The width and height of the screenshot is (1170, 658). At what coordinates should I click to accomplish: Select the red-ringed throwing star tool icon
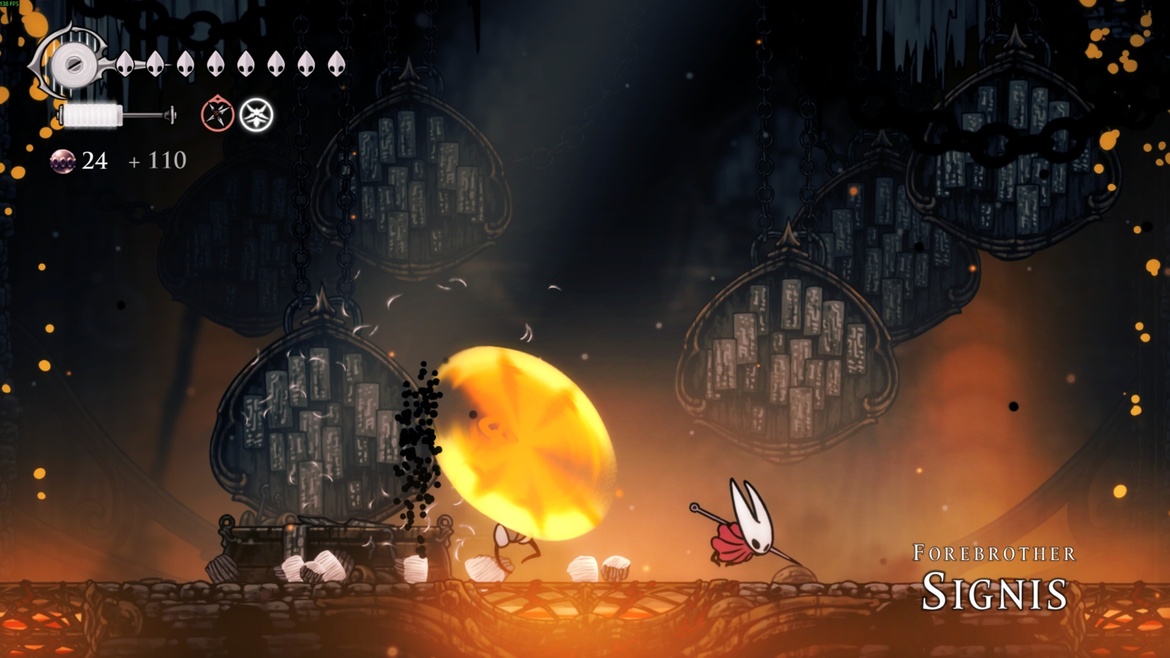(217, 115)
